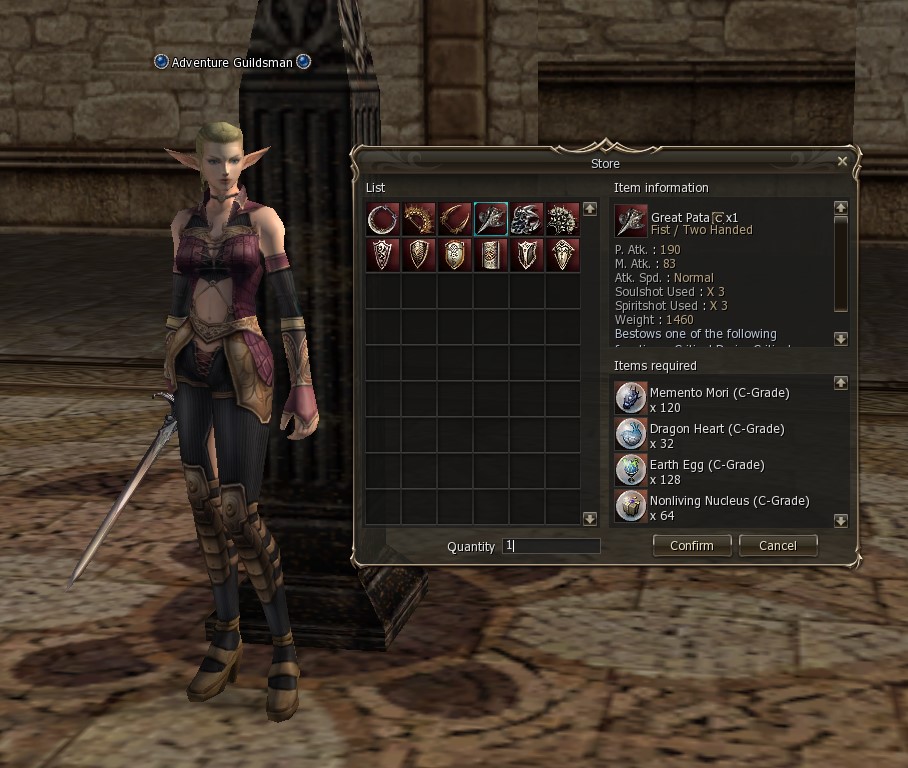
Task: Close the Store window
Action: tap(842, 161)
